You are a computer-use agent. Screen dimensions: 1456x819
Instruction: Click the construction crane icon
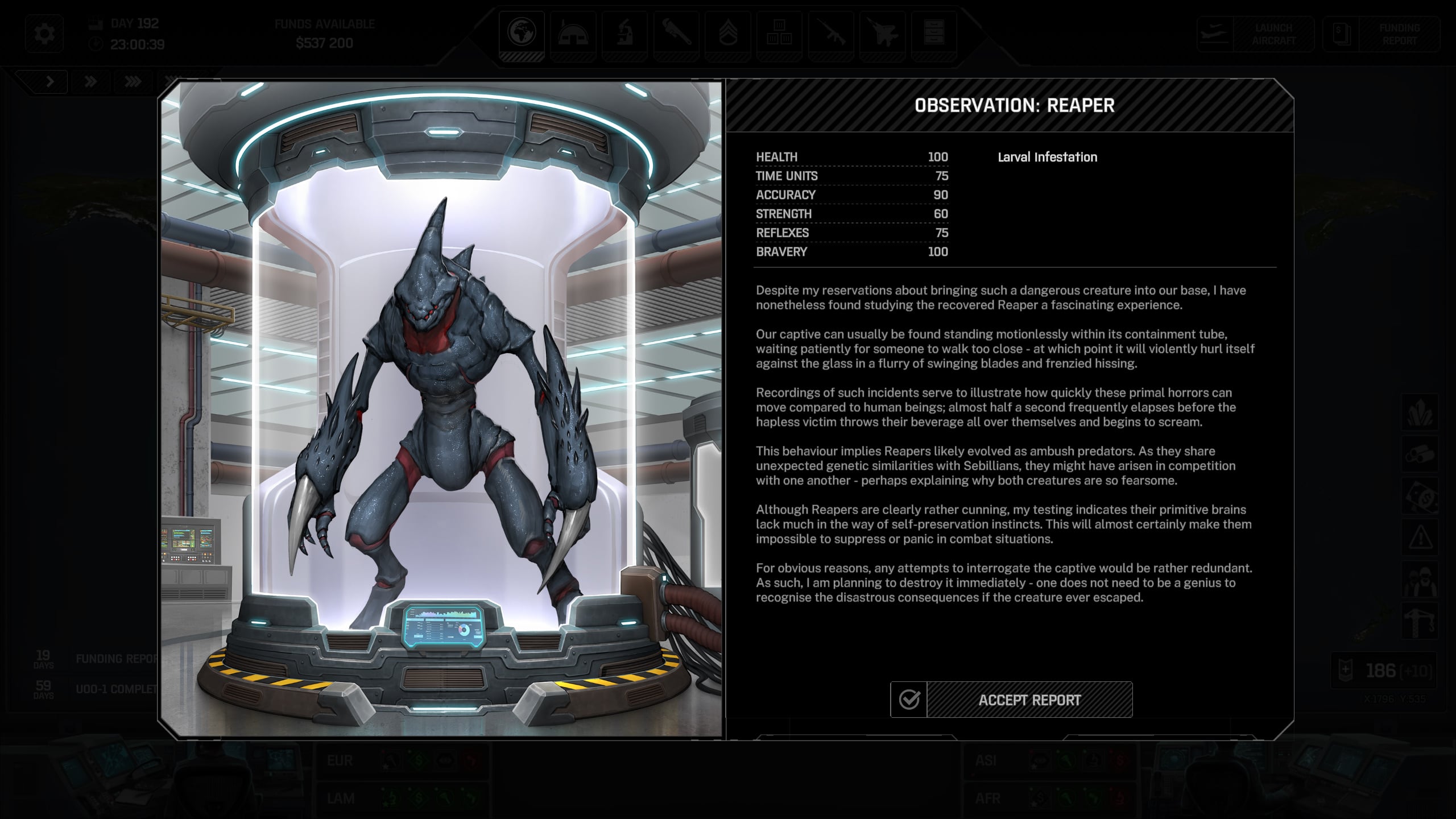click(x=1420, y=620)
